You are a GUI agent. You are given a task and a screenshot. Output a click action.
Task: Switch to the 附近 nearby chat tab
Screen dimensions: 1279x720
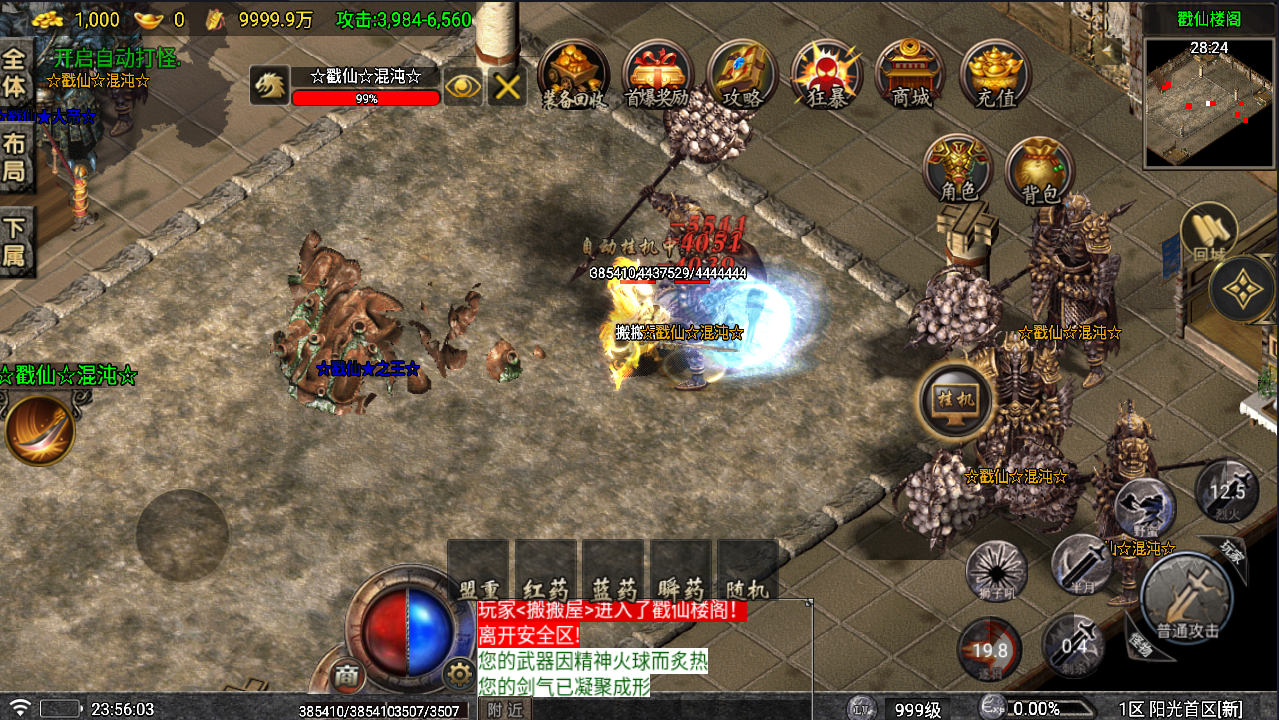click(506, 709)
